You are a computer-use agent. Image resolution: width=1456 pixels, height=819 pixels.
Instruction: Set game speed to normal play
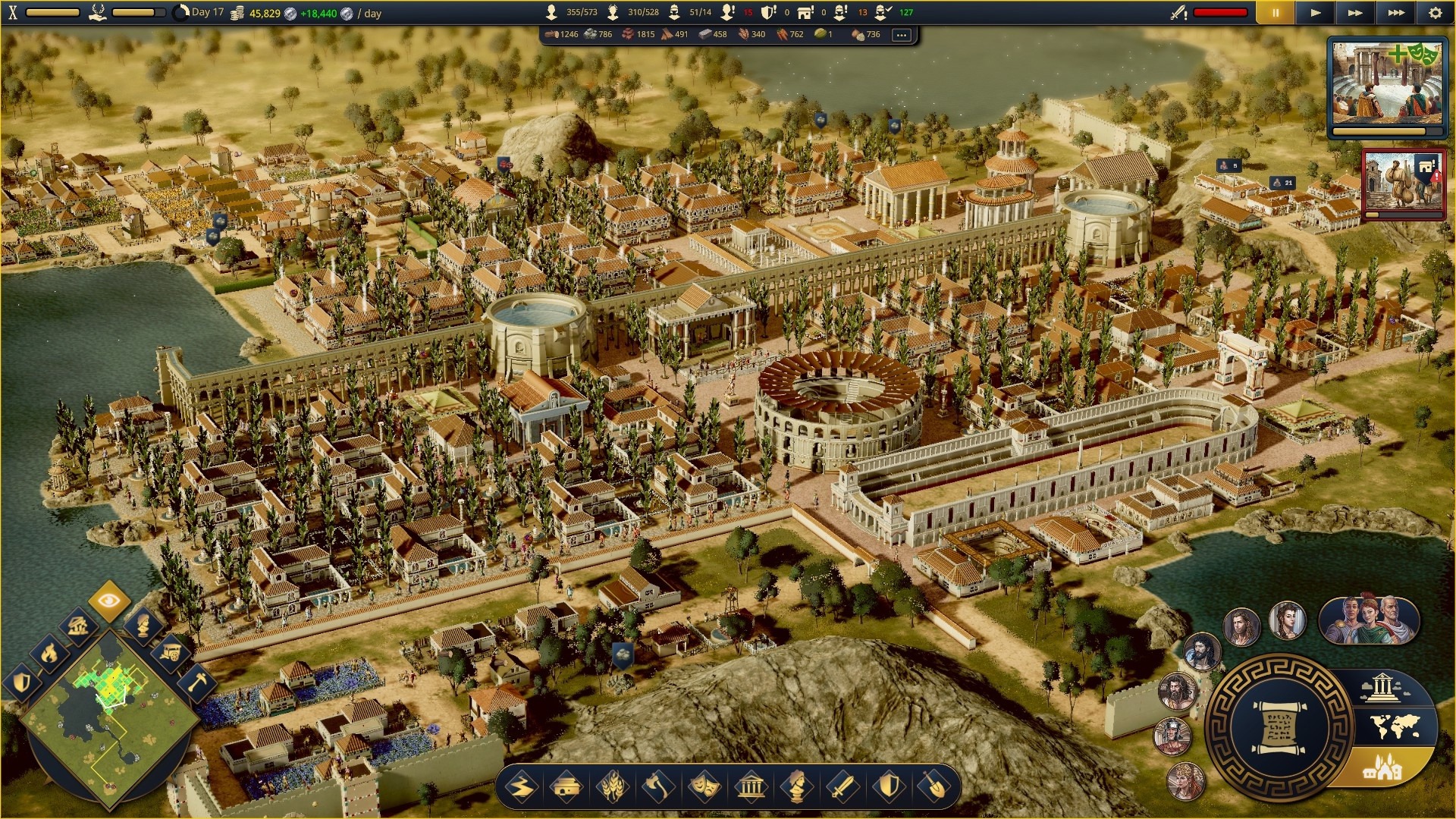tap(1316, 13)
